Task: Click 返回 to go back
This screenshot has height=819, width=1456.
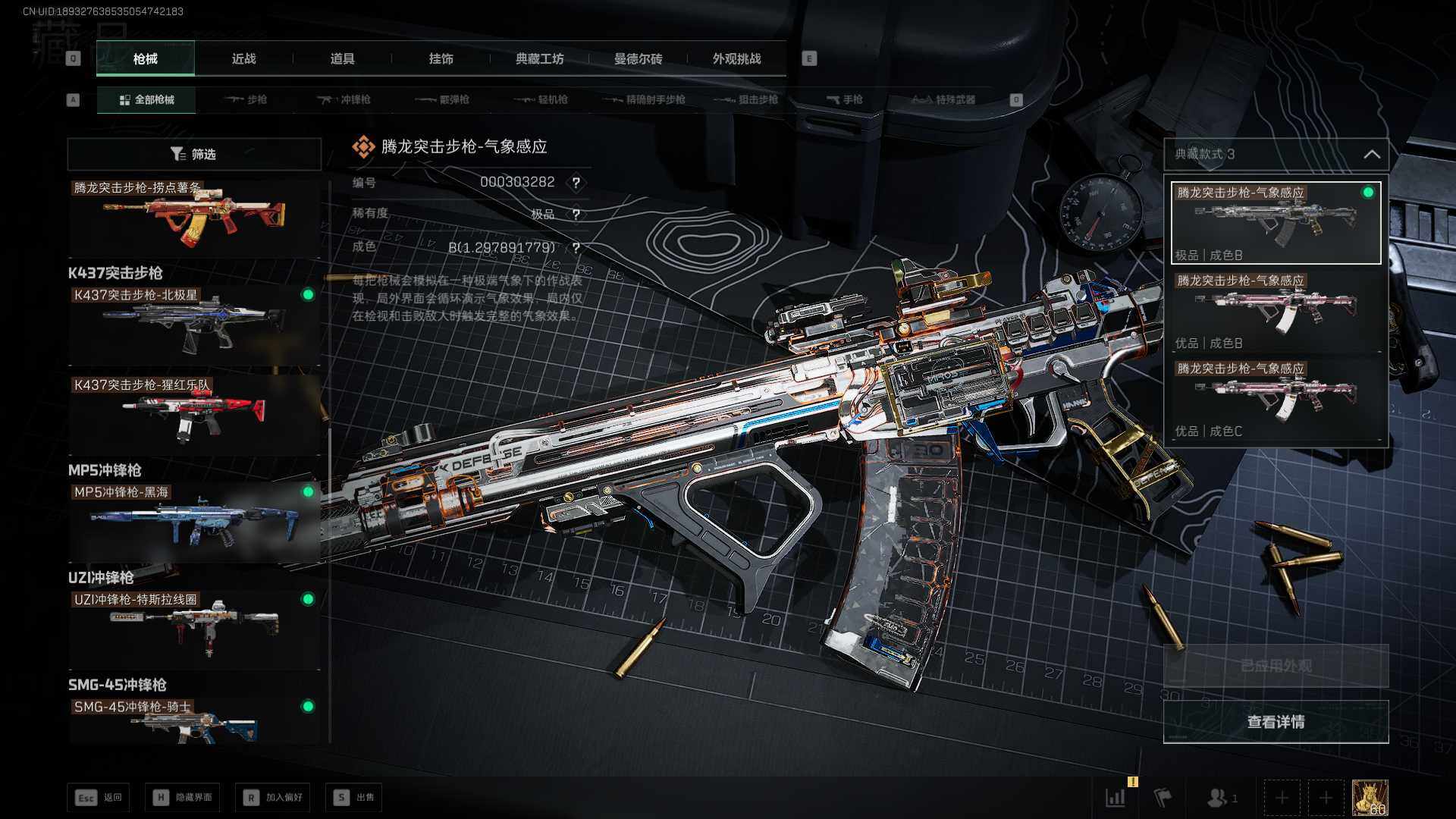Action: coord(99,797)
